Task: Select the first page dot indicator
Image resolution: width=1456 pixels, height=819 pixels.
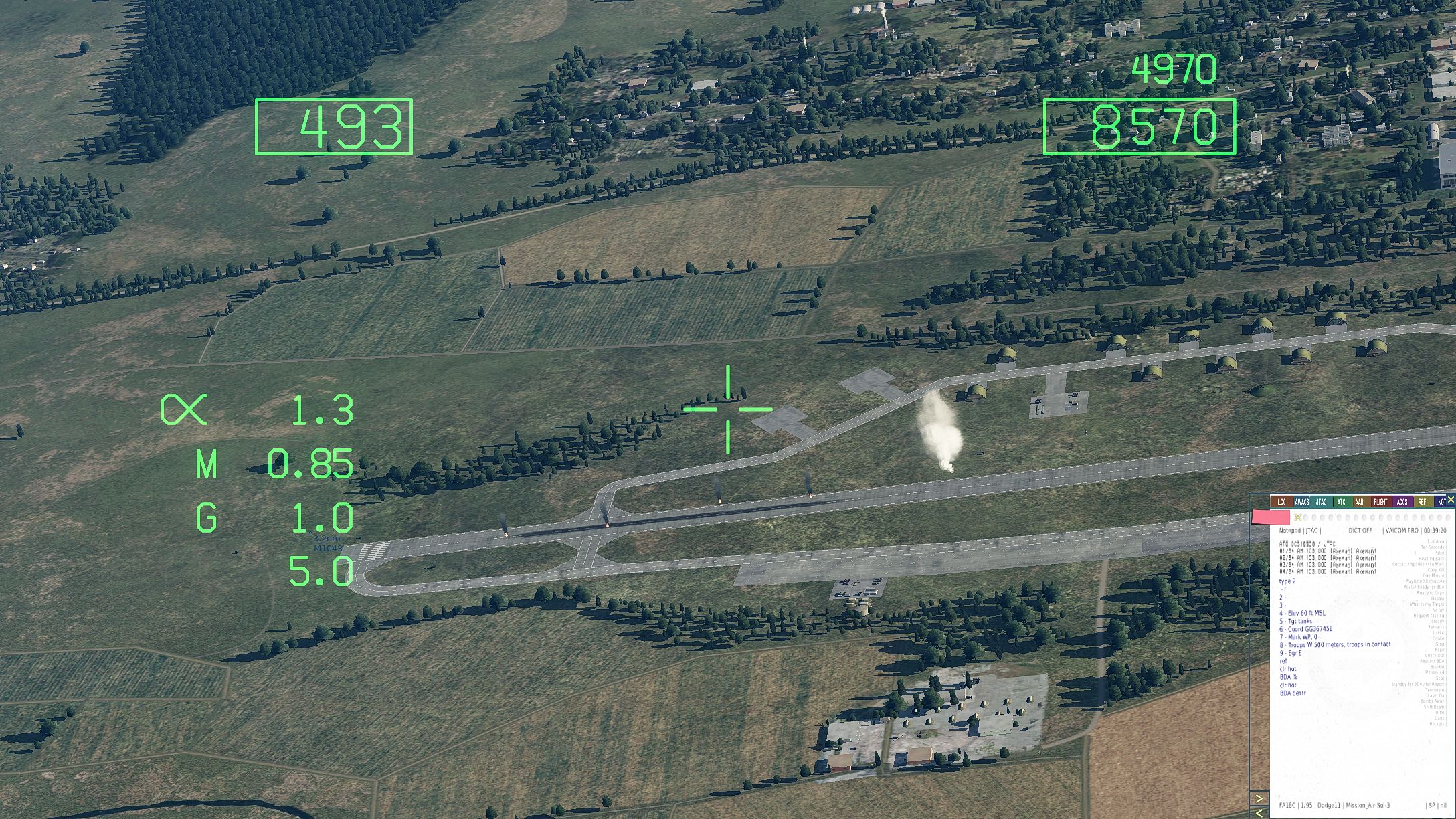Action: pos(1306,517)
